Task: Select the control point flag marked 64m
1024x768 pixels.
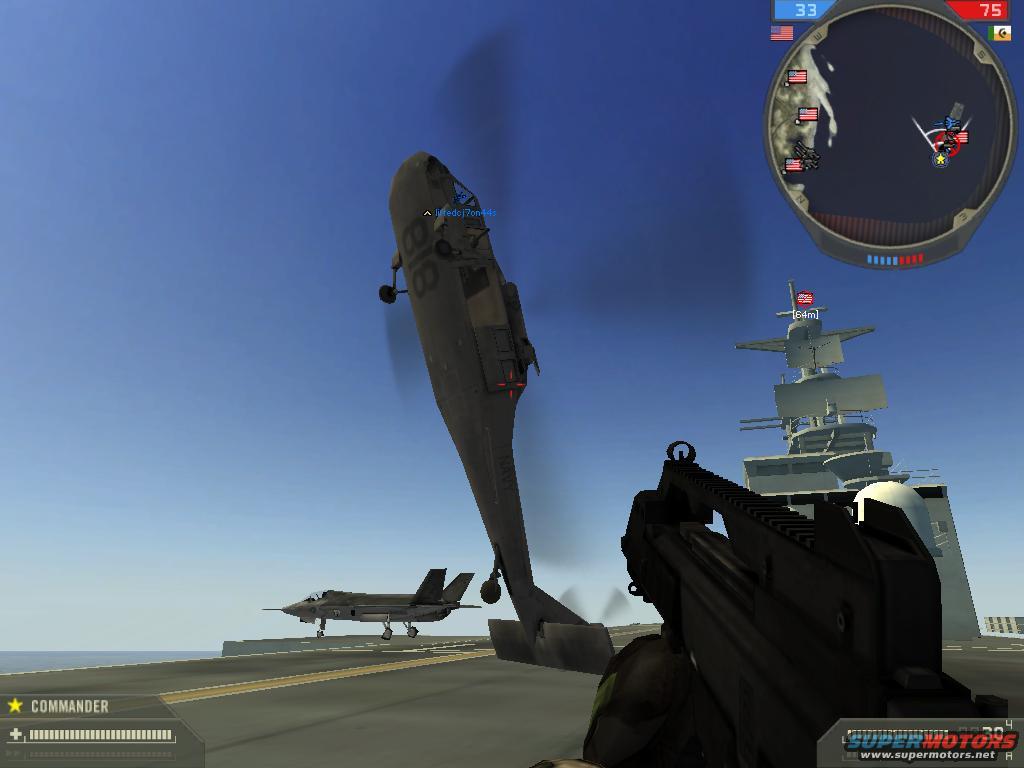Action: coord(805,298)
